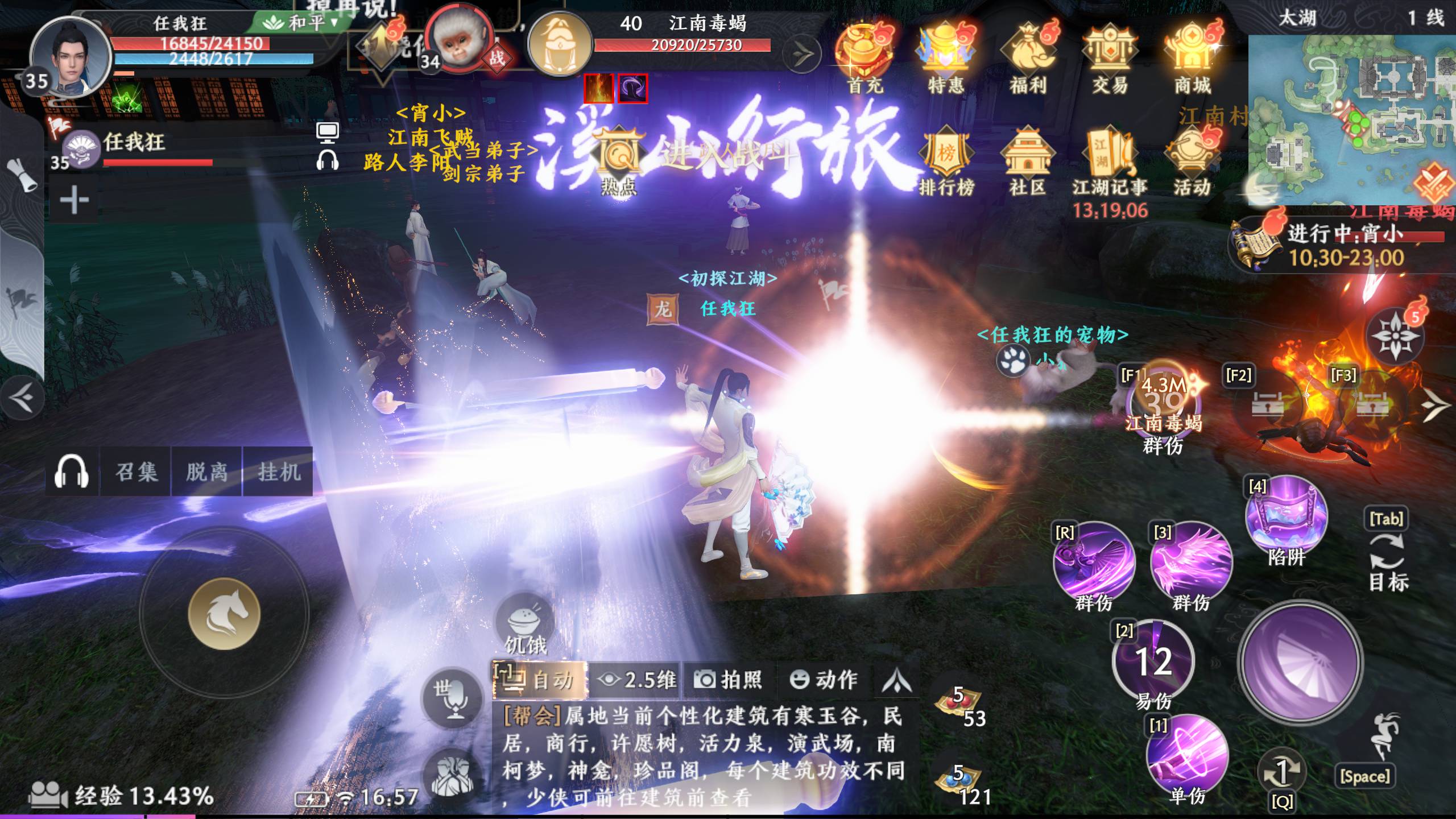Image resolution: width=1456 pixels, height=819 pixels.
Task: Toggle the 2.5维 camera view mode
Action: (637, 680)
